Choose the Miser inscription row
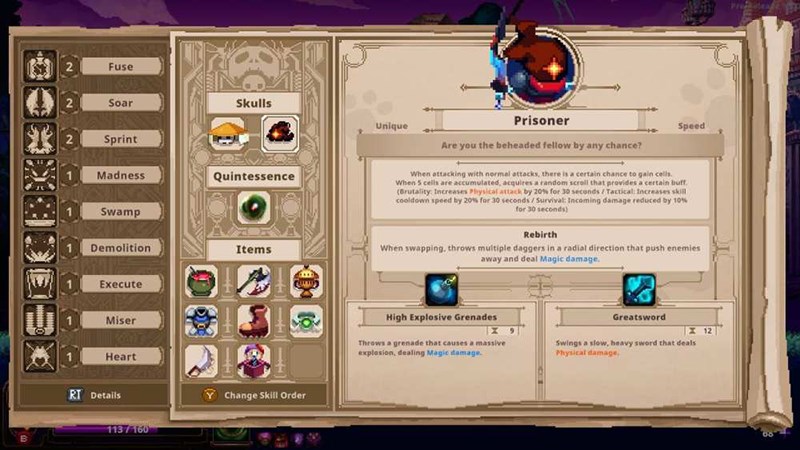The width and height of the screenshot is (800, 450). click(121, 320)
